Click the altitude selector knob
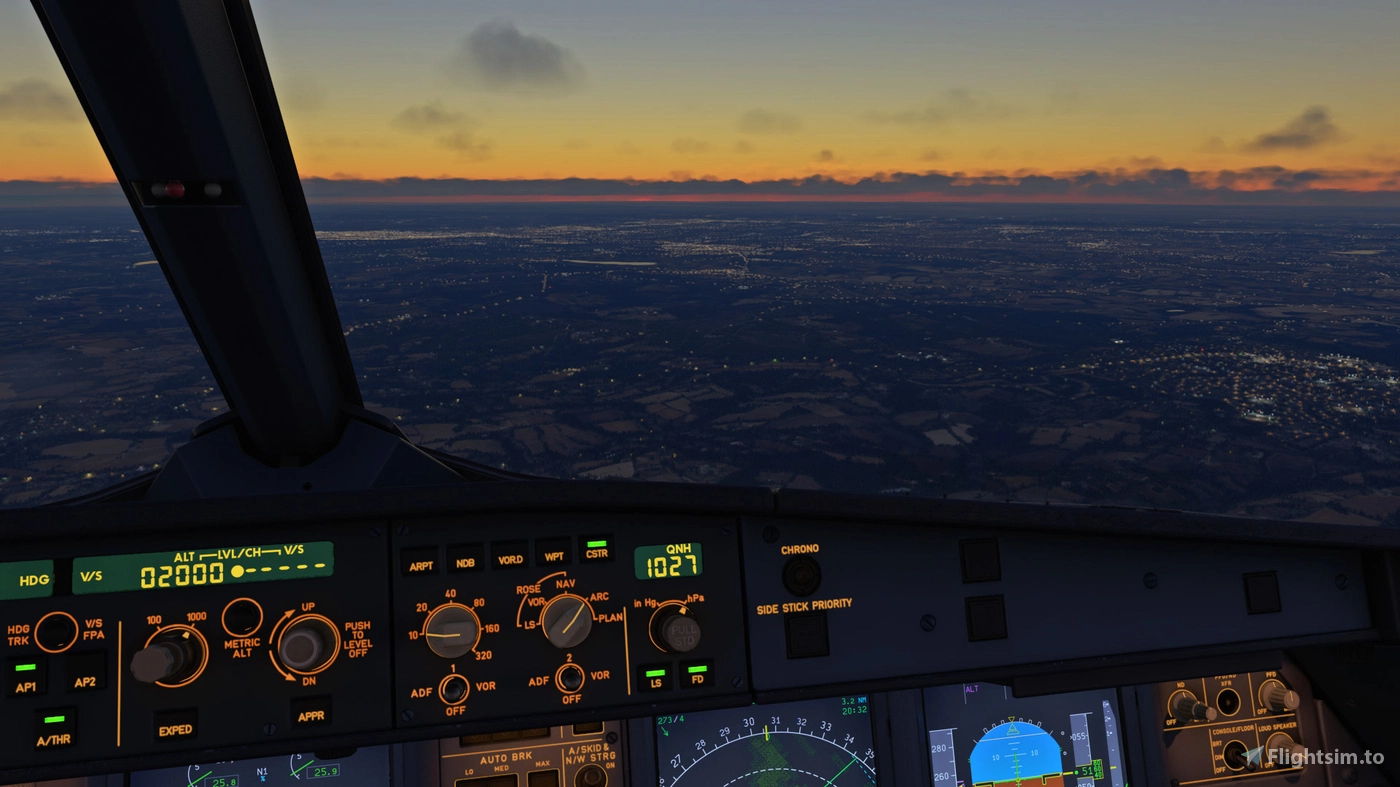 [x=166, y=656]
